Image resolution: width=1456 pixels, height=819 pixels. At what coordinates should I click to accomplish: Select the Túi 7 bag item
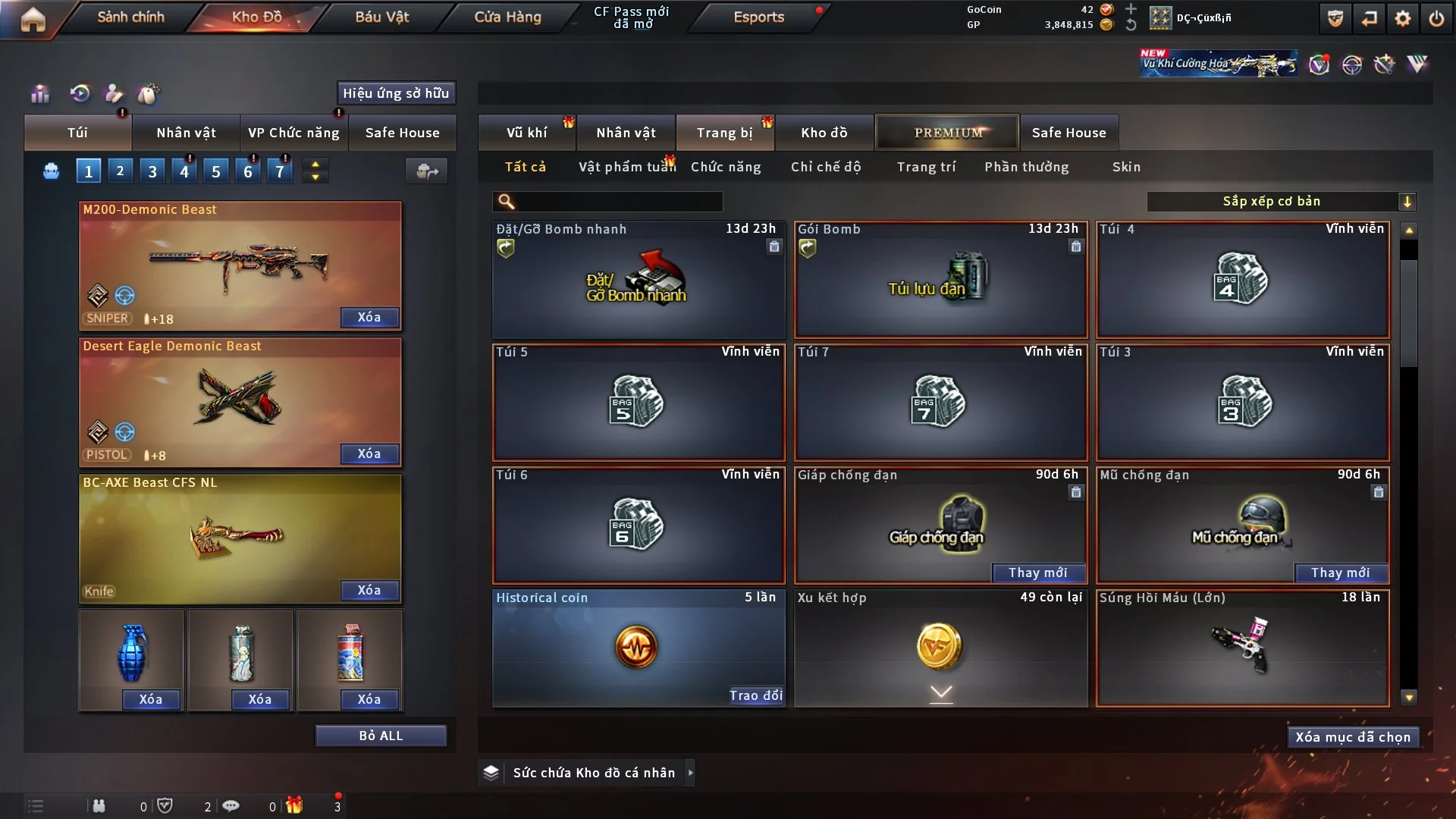pos(940,403)
